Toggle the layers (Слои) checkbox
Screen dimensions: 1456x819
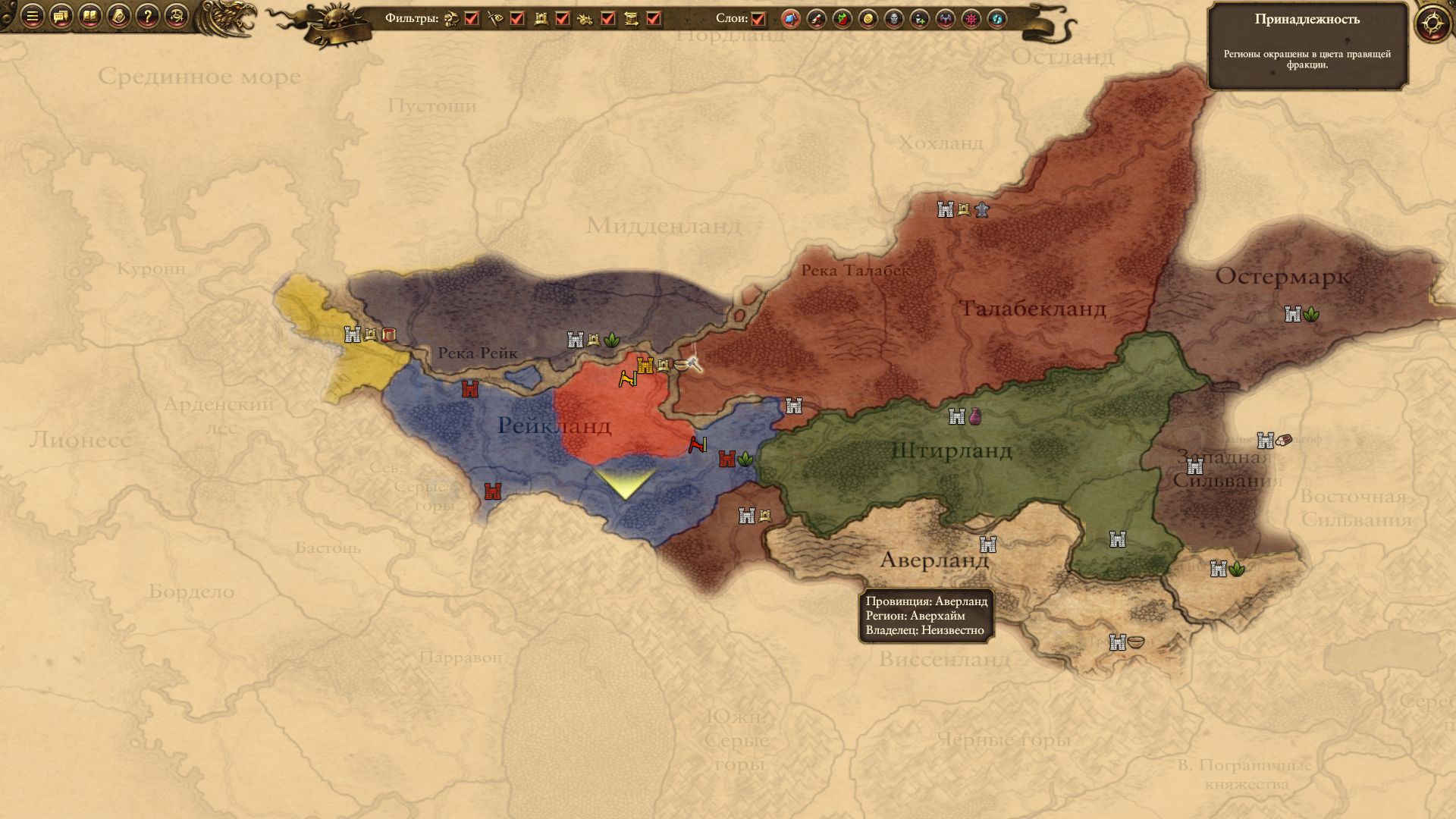tap(758, 19)
